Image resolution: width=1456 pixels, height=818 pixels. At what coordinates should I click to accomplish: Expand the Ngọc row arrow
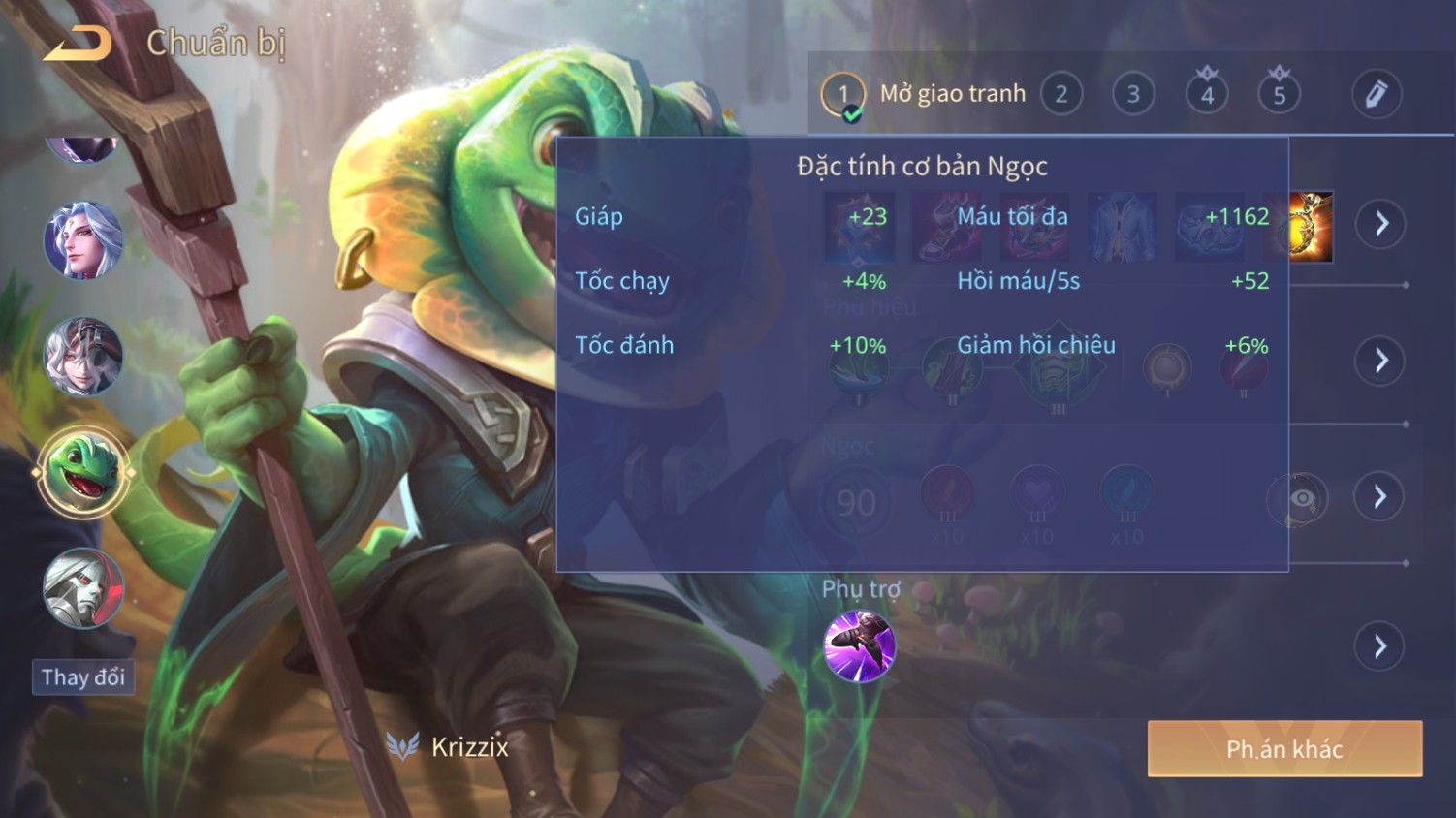click(1380, 497)
